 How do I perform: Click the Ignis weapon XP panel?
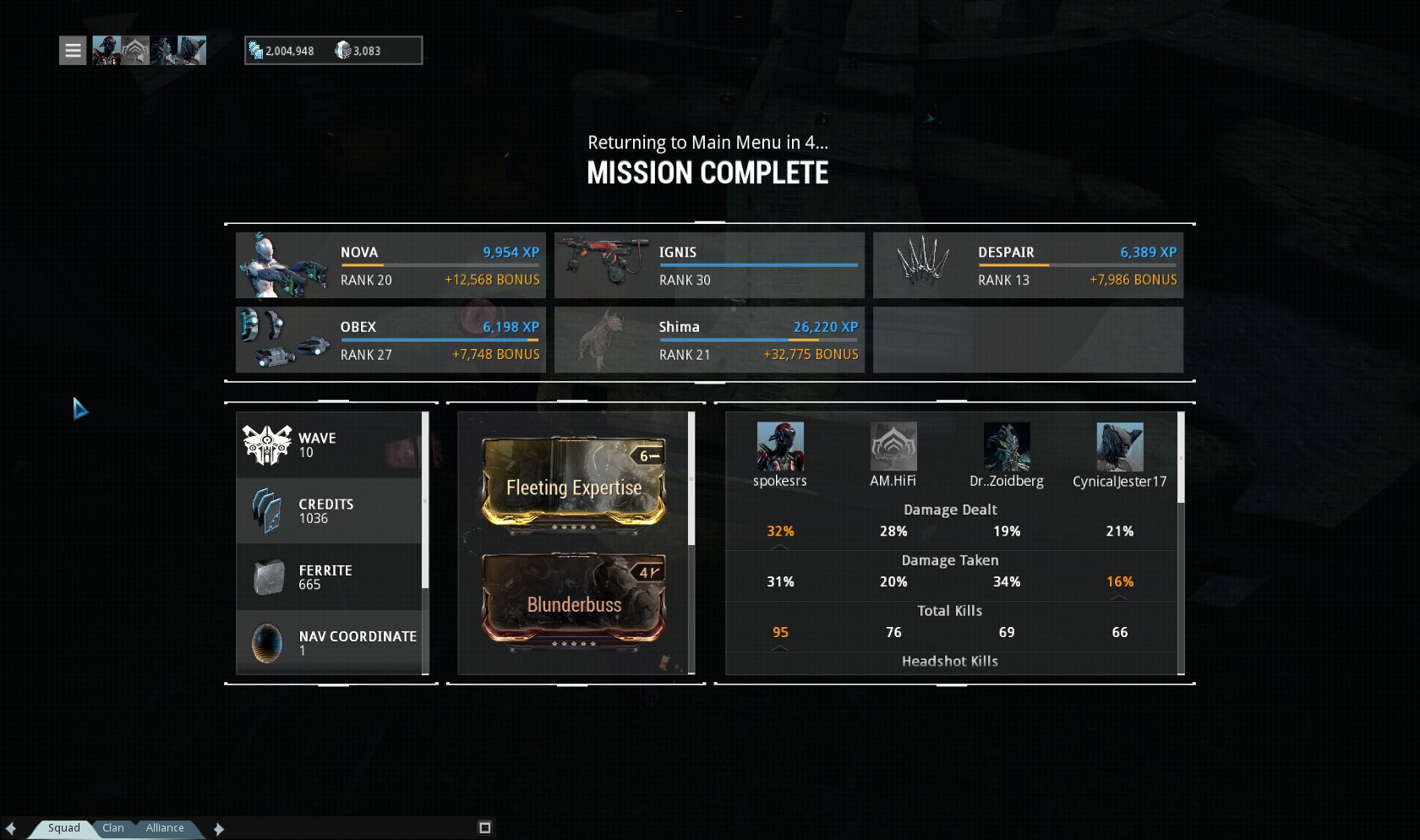(x=709, y=265)
